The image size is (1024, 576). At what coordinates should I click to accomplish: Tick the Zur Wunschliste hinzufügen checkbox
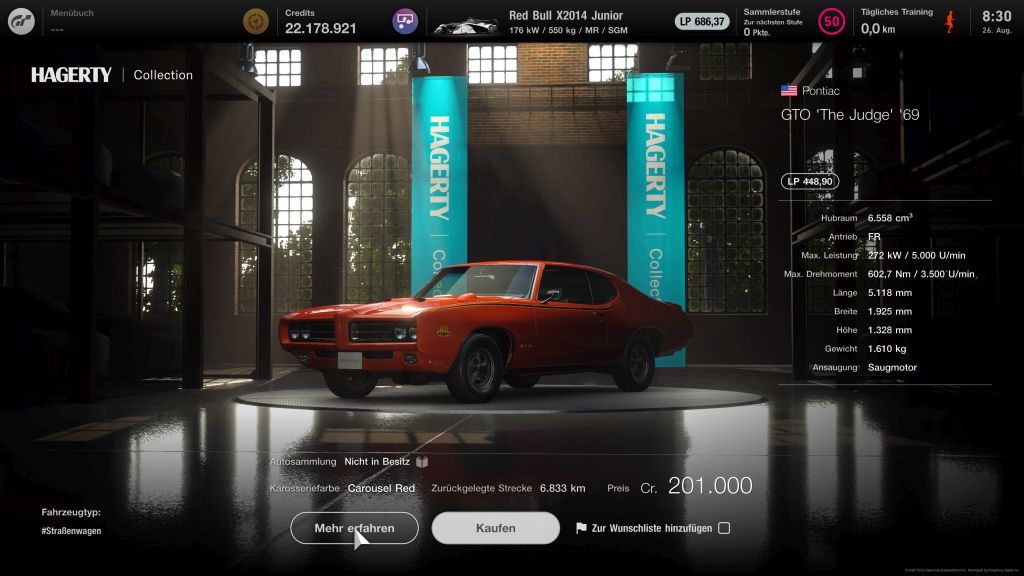(724, 528)
